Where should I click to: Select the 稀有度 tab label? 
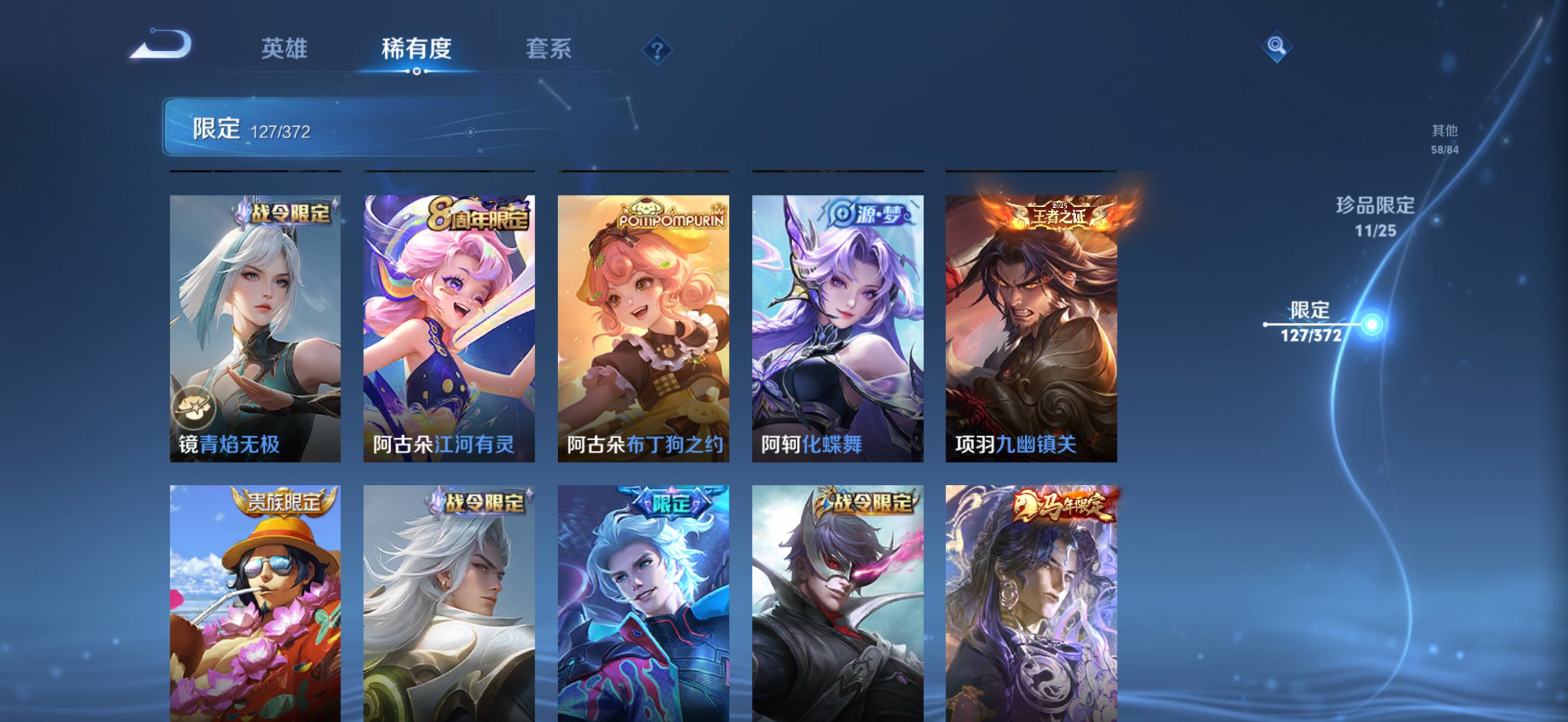pos(416,49)
